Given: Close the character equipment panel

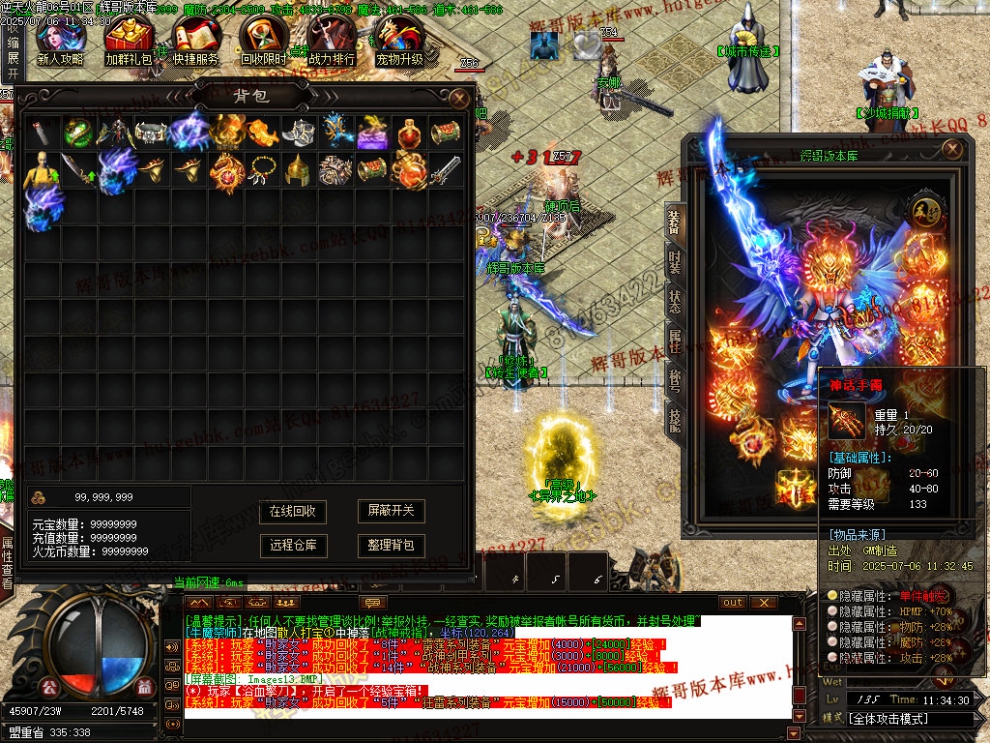Looking at the screenshot, I should [x=951, y=150].
